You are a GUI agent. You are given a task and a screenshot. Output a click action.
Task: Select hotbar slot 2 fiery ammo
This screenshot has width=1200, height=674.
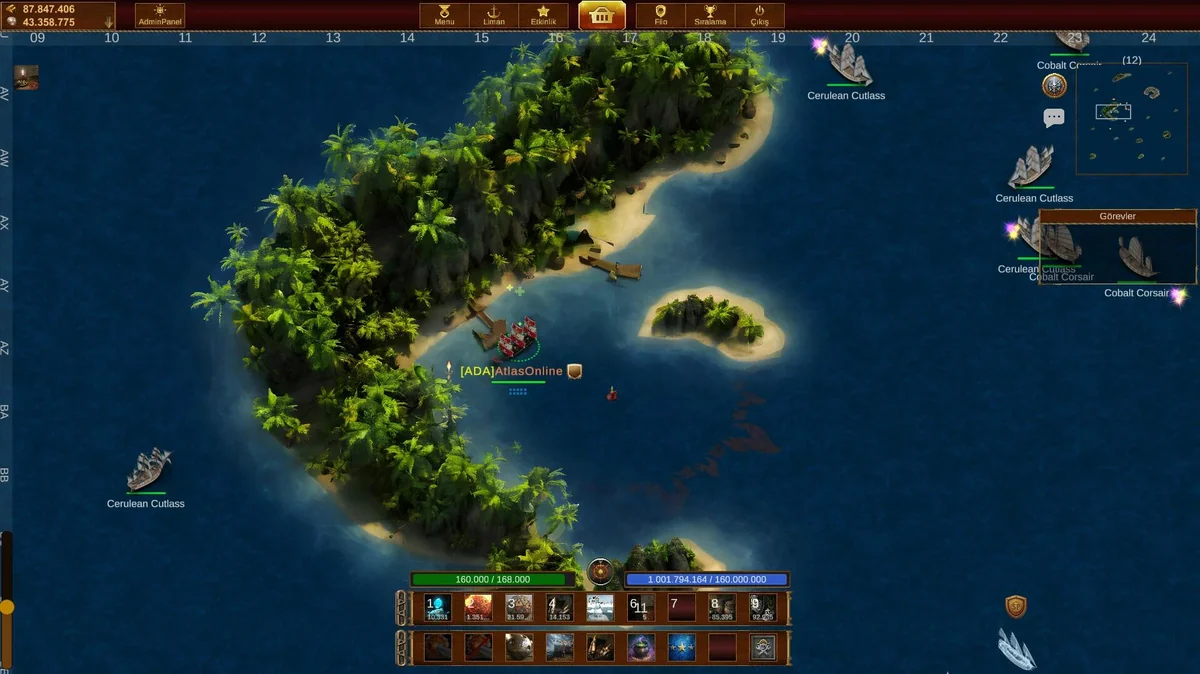click(478, 607)
